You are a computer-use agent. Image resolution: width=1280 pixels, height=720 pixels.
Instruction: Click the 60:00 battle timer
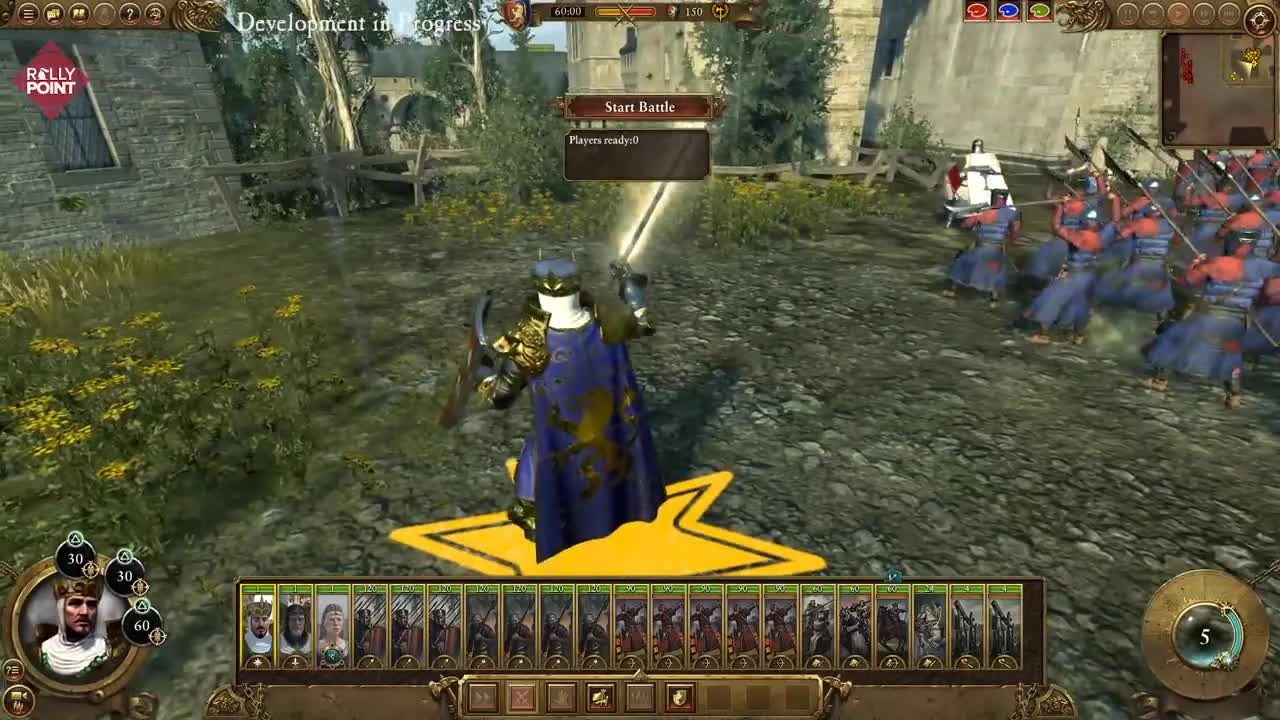(570, 12)
